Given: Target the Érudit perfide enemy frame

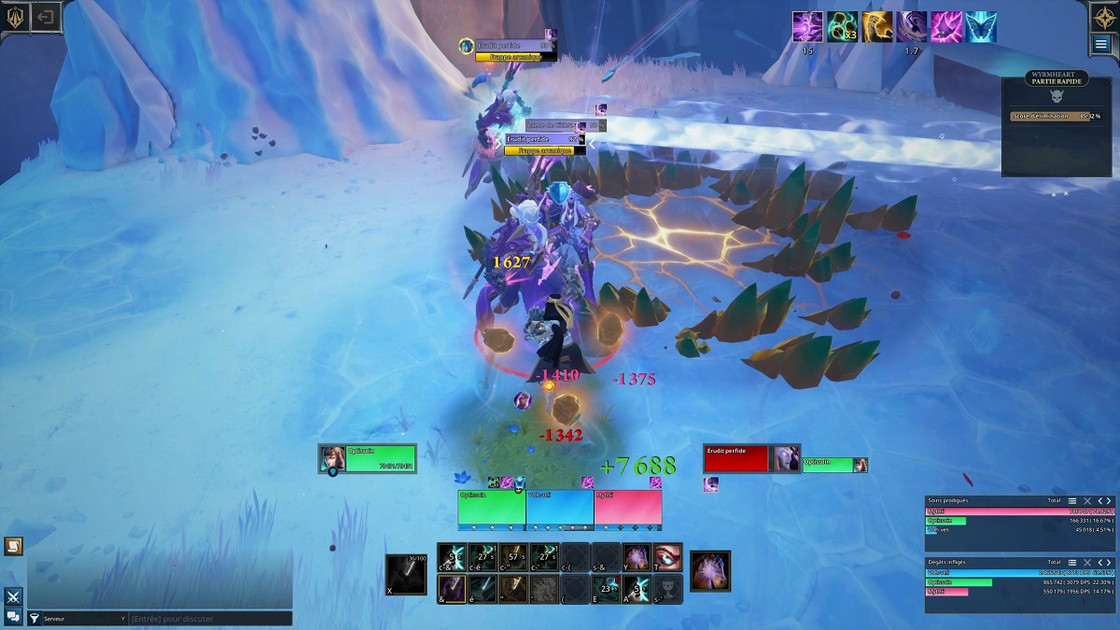Looking at the screenshot, I should [736, 459].
